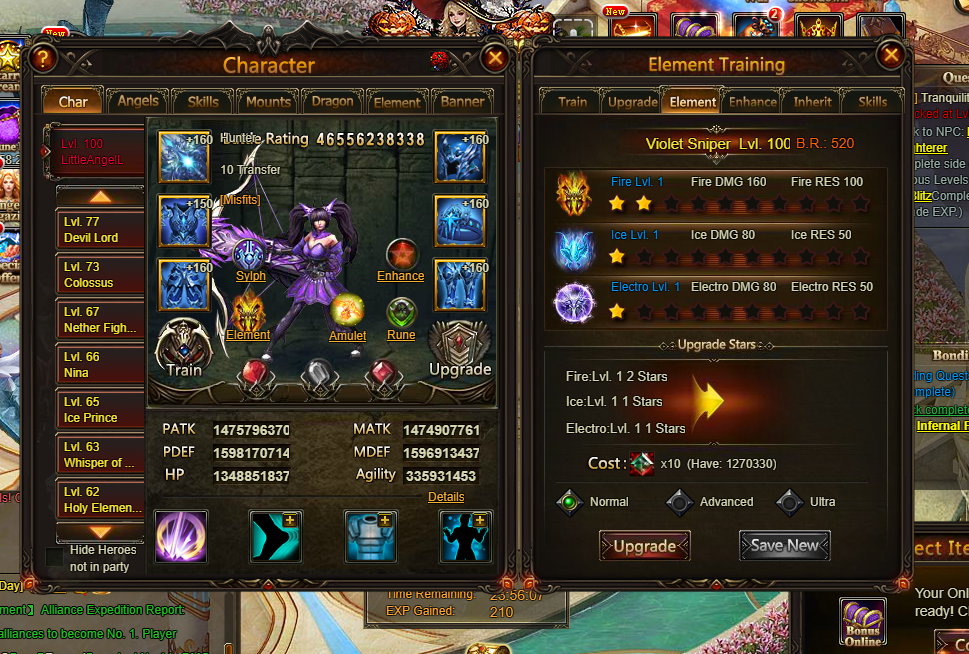Open the Mounts tab

(x=268, y=101)
